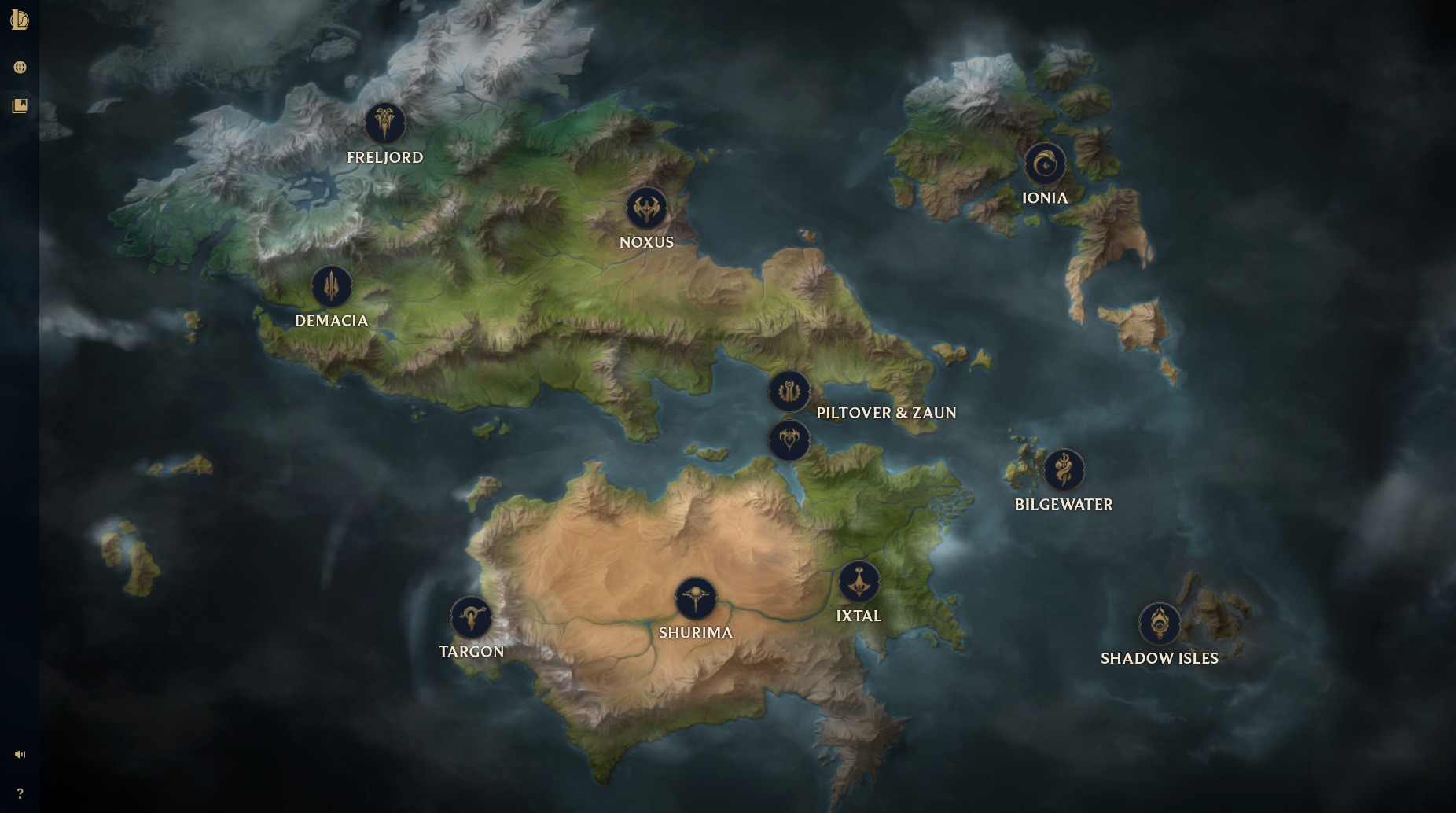Select the Freljord crest on the map
Viewport: 1456px width, 813px height.
pyautogui.click(x=384, y=123)
